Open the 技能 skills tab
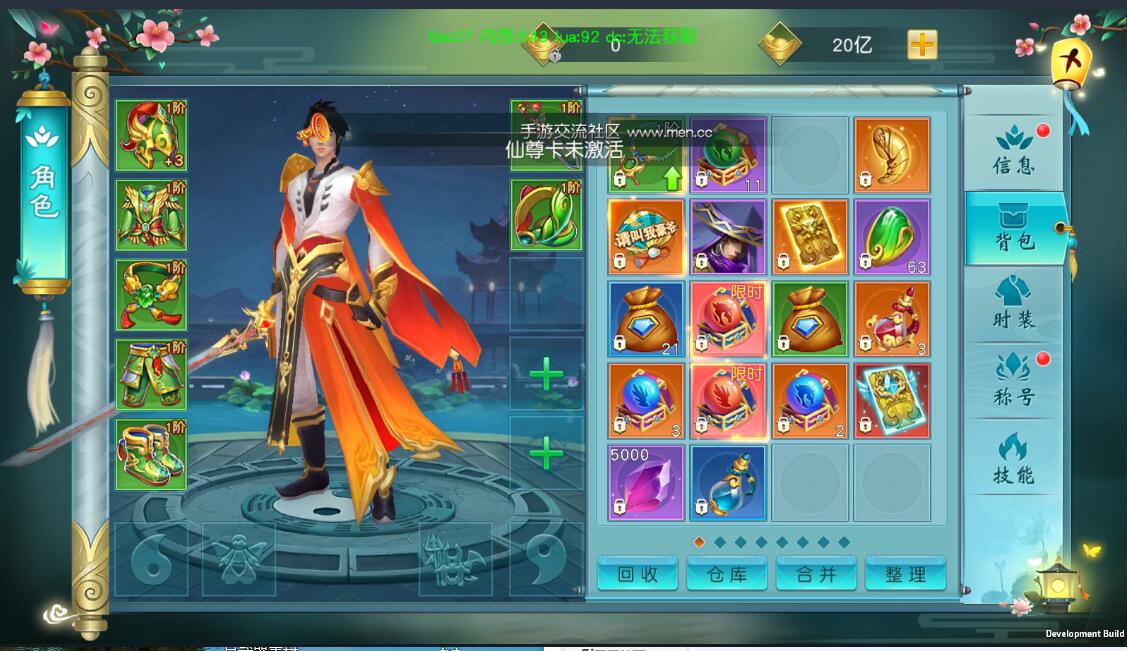This screenshot has height=651, width=1127. point(1013,459)
